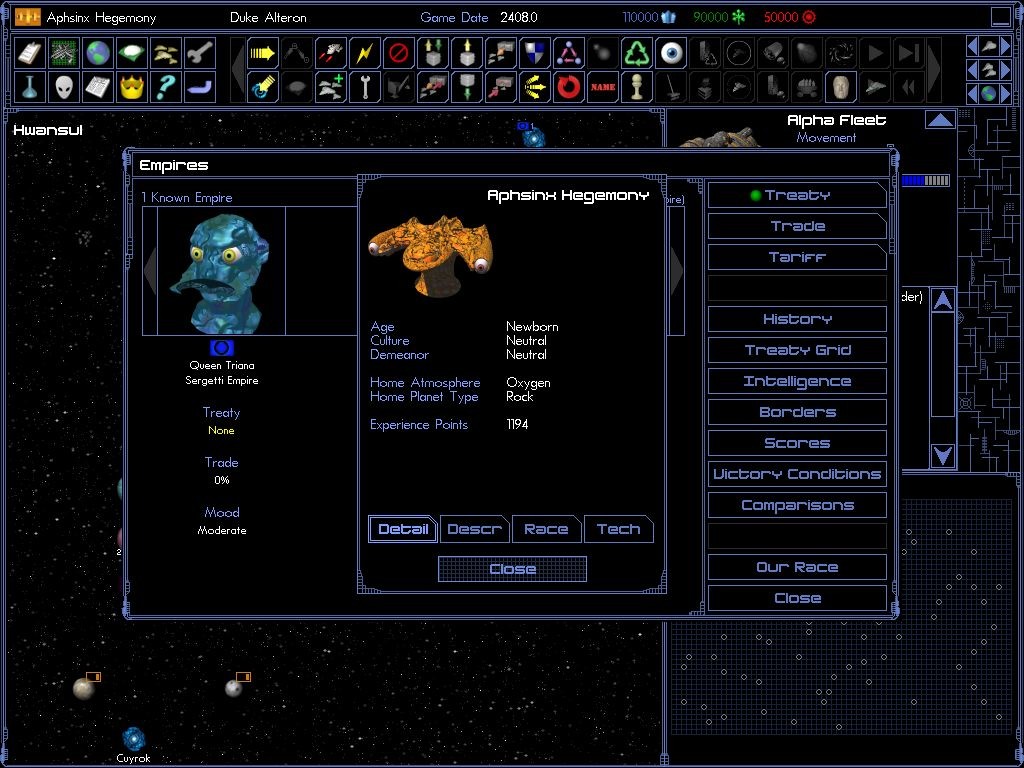Click the red NAME fleet button

(602, 87)
